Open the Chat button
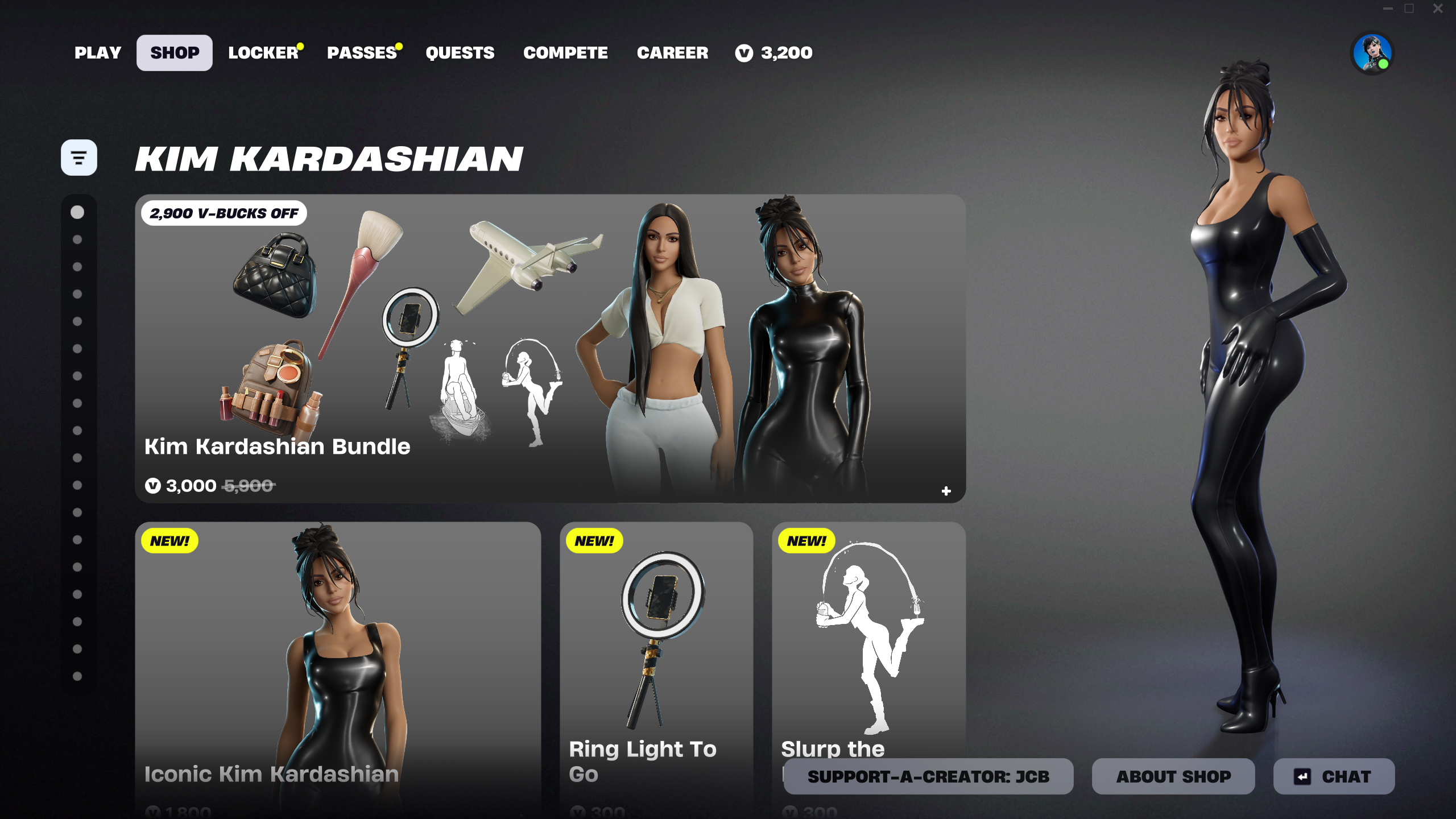 [1334, 776]
